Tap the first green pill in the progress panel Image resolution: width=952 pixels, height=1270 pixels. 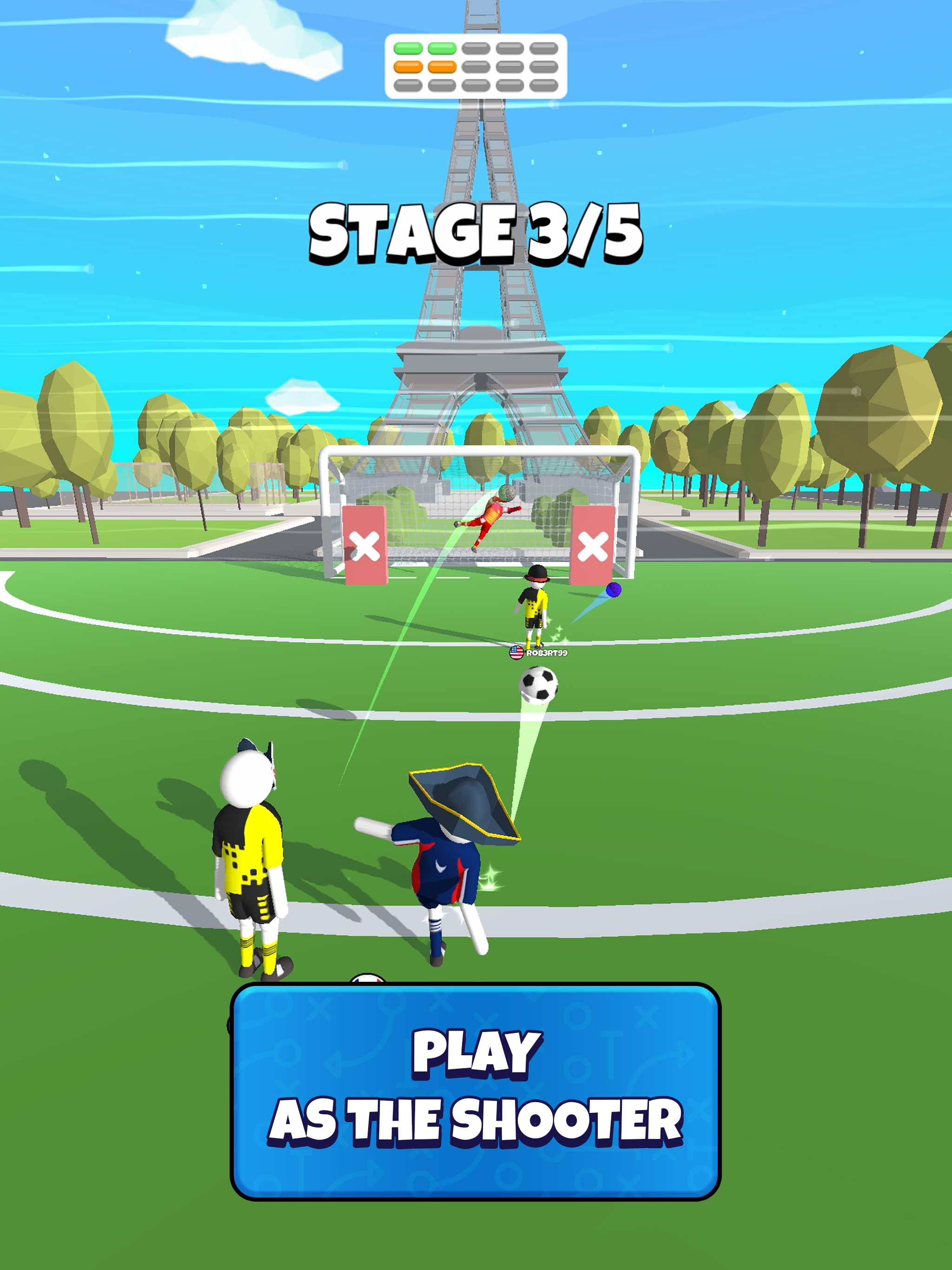coord(408,48)
